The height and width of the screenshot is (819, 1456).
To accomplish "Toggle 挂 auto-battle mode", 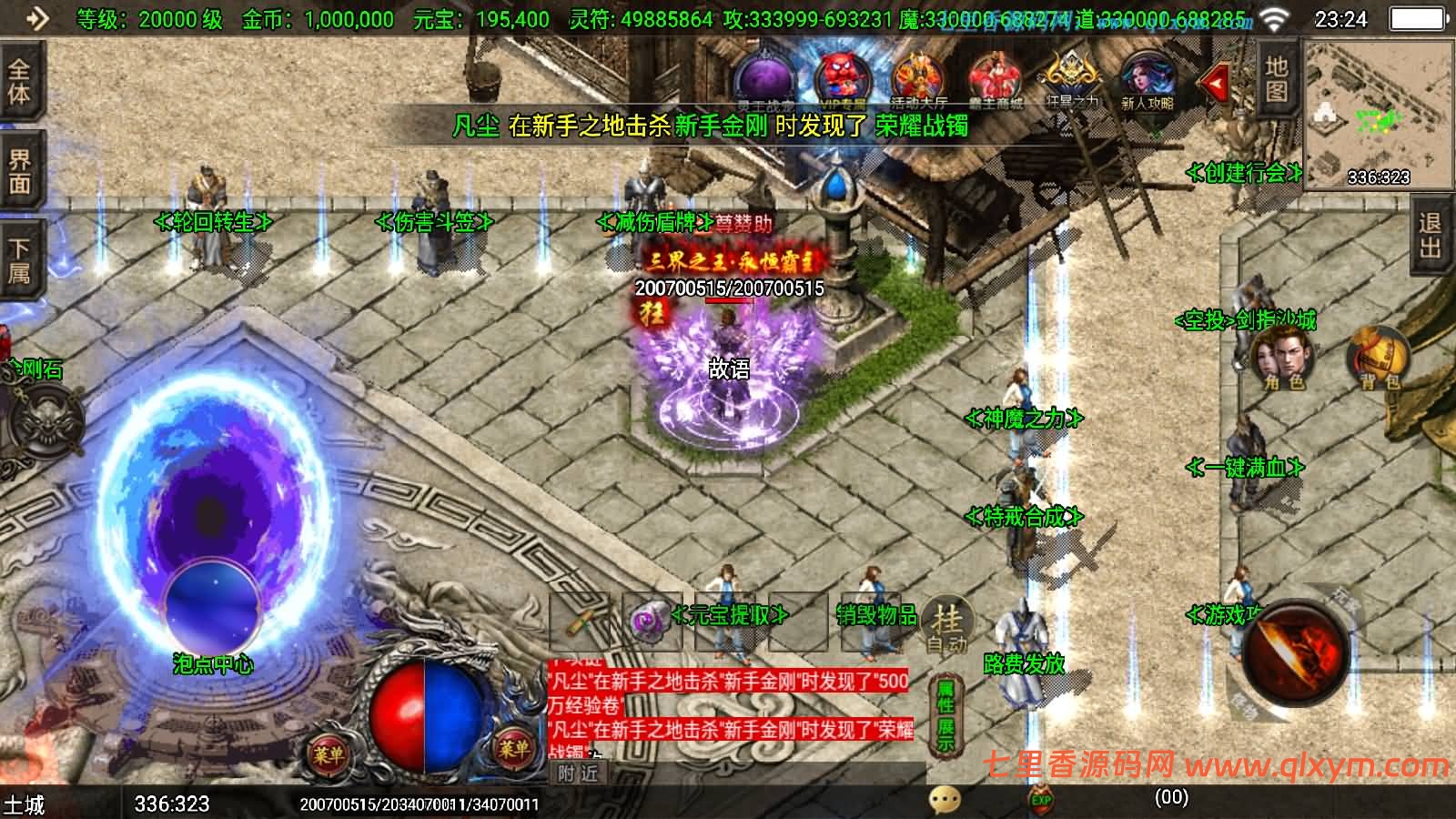I will (x=946, y=628).
